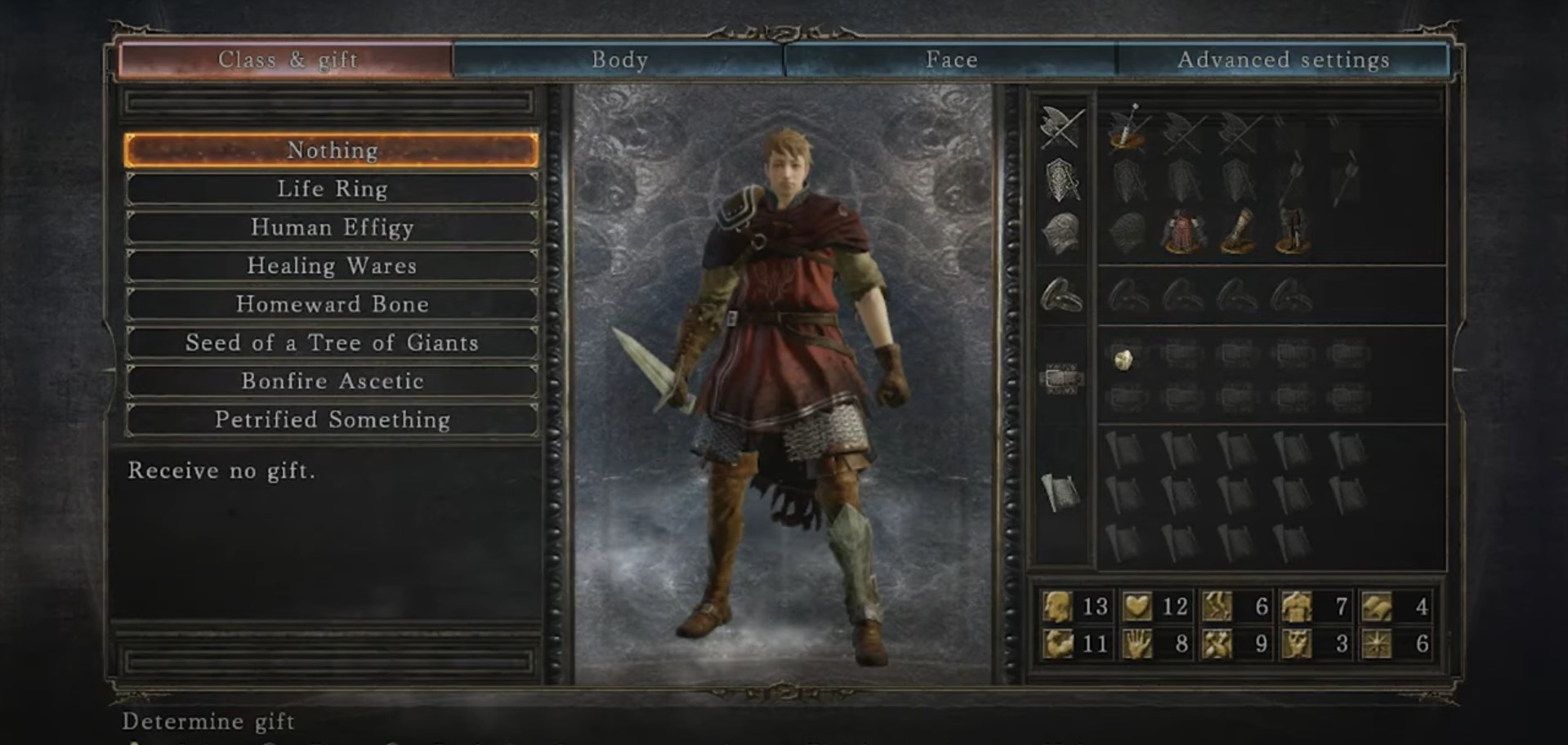Select the equipped dagger weapon slot
The width and height of the screenshot is (1568, 745).
[1128, 129]
